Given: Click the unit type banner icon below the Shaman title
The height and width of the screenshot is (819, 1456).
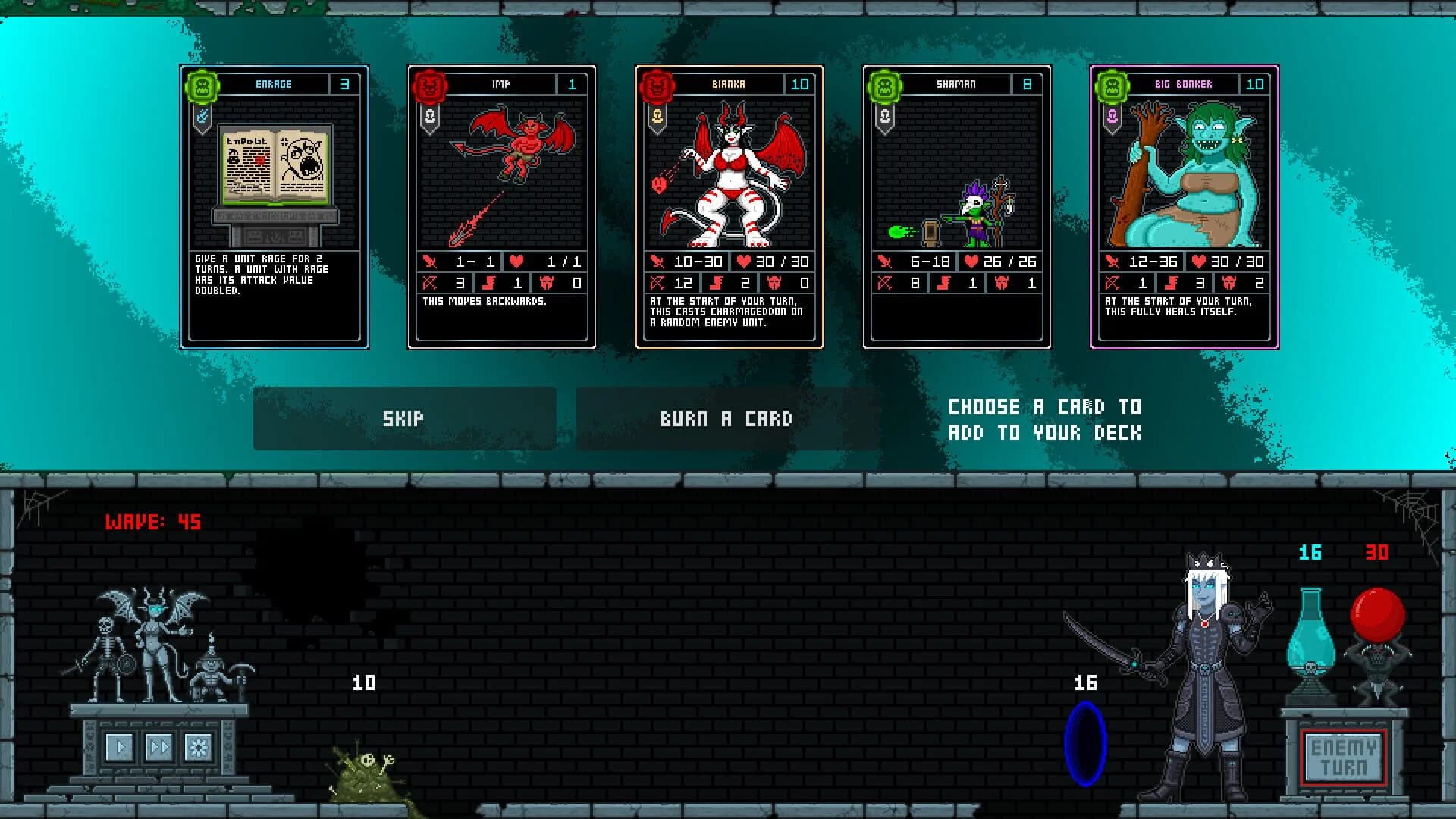Looking at the screenshot, I should (885, 118).
